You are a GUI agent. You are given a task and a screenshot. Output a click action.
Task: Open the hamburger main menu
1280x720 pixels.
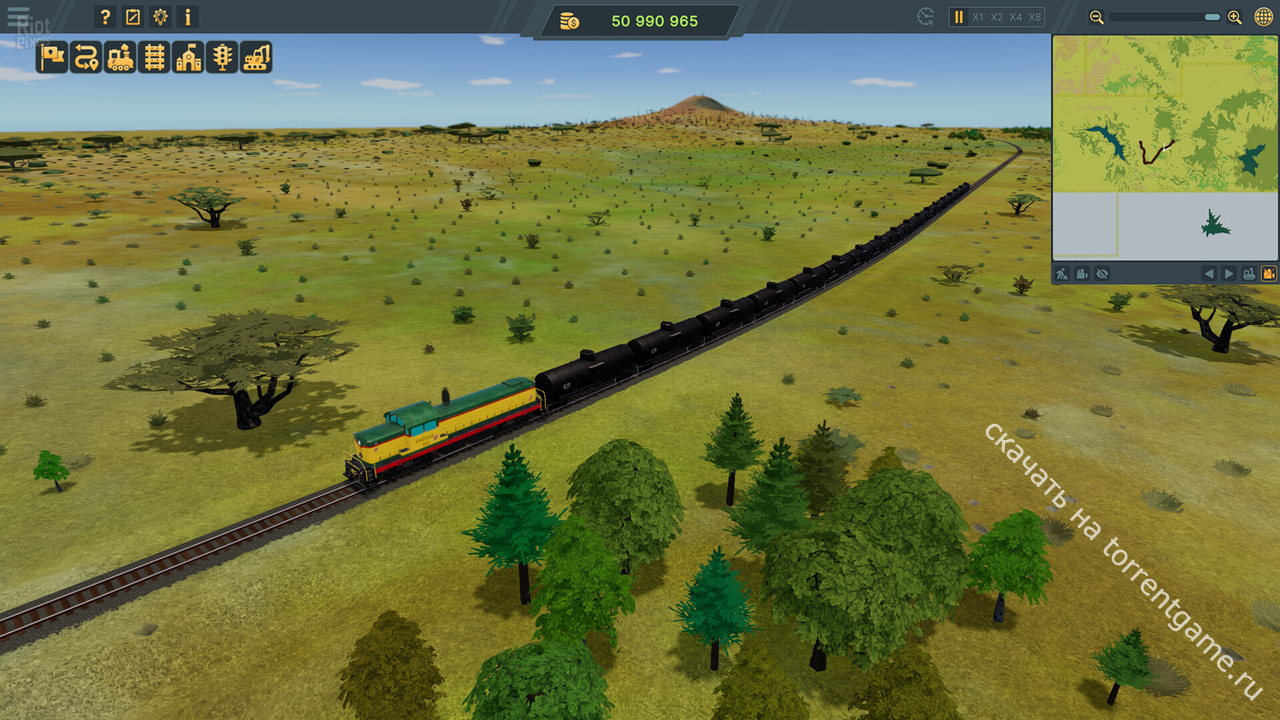click(x=17, y=17)
